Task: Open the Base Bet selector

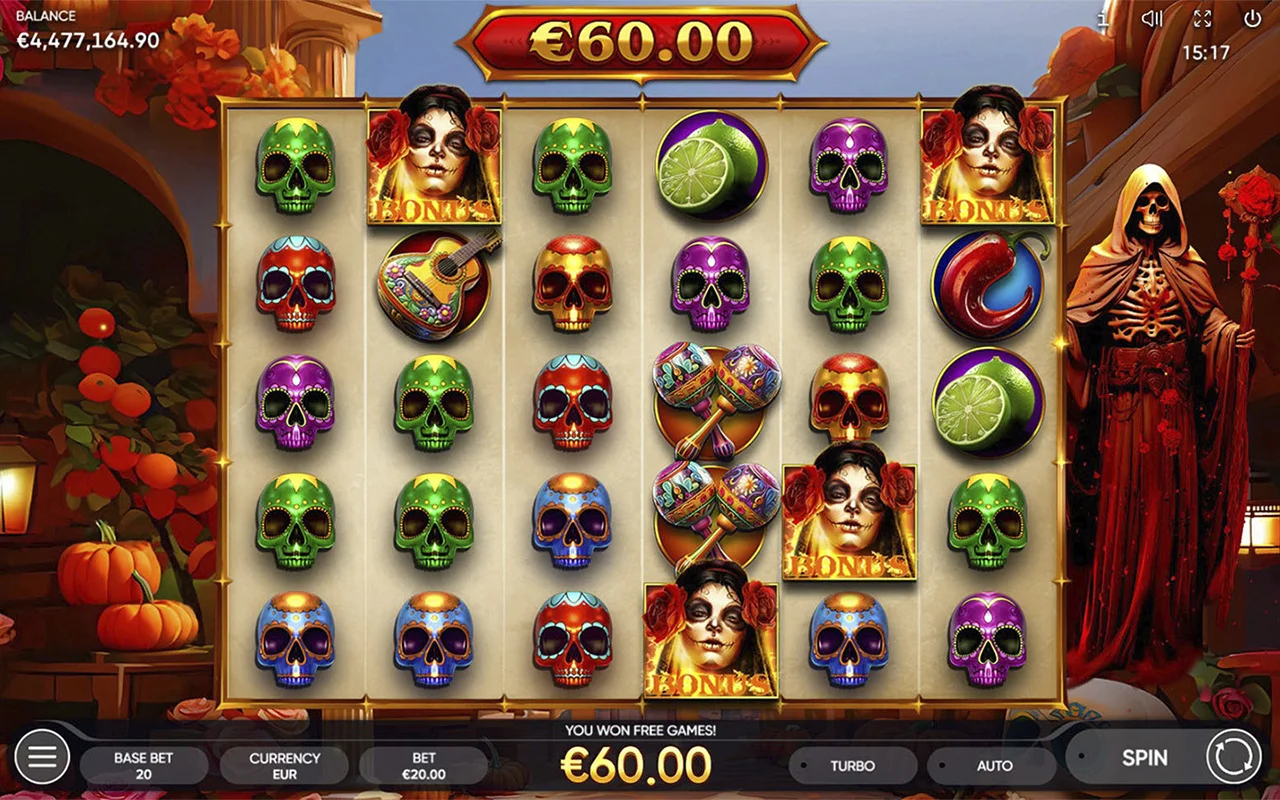Action: (x=143, y=765)
